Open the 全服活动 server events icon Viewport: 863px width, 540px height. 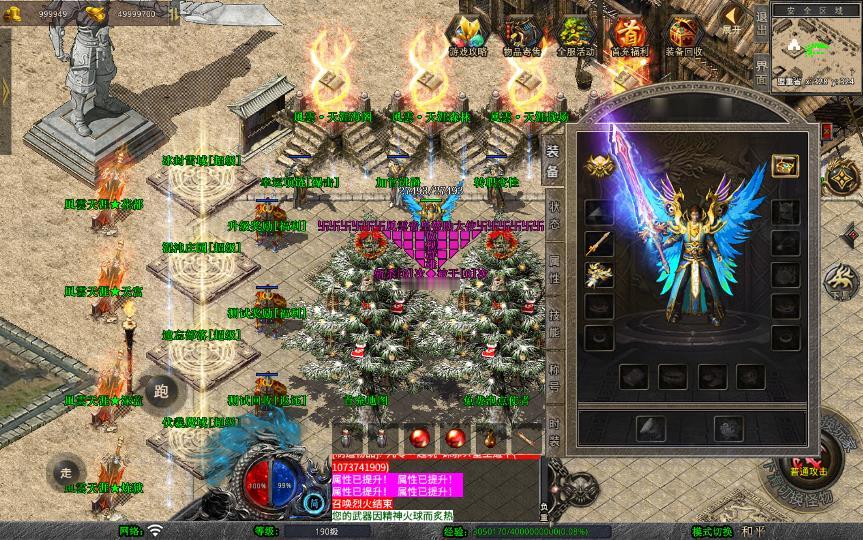coord(575,37)
